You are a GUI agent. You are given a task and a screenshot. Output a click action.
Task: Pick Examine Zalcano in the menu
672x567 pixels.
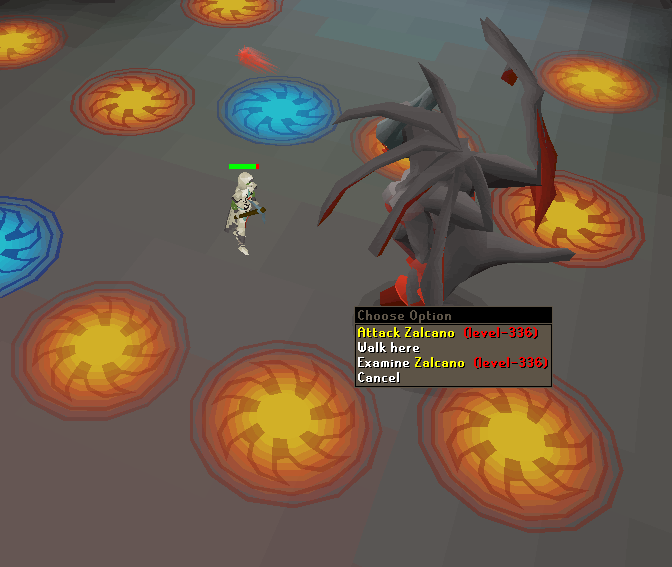452,363
